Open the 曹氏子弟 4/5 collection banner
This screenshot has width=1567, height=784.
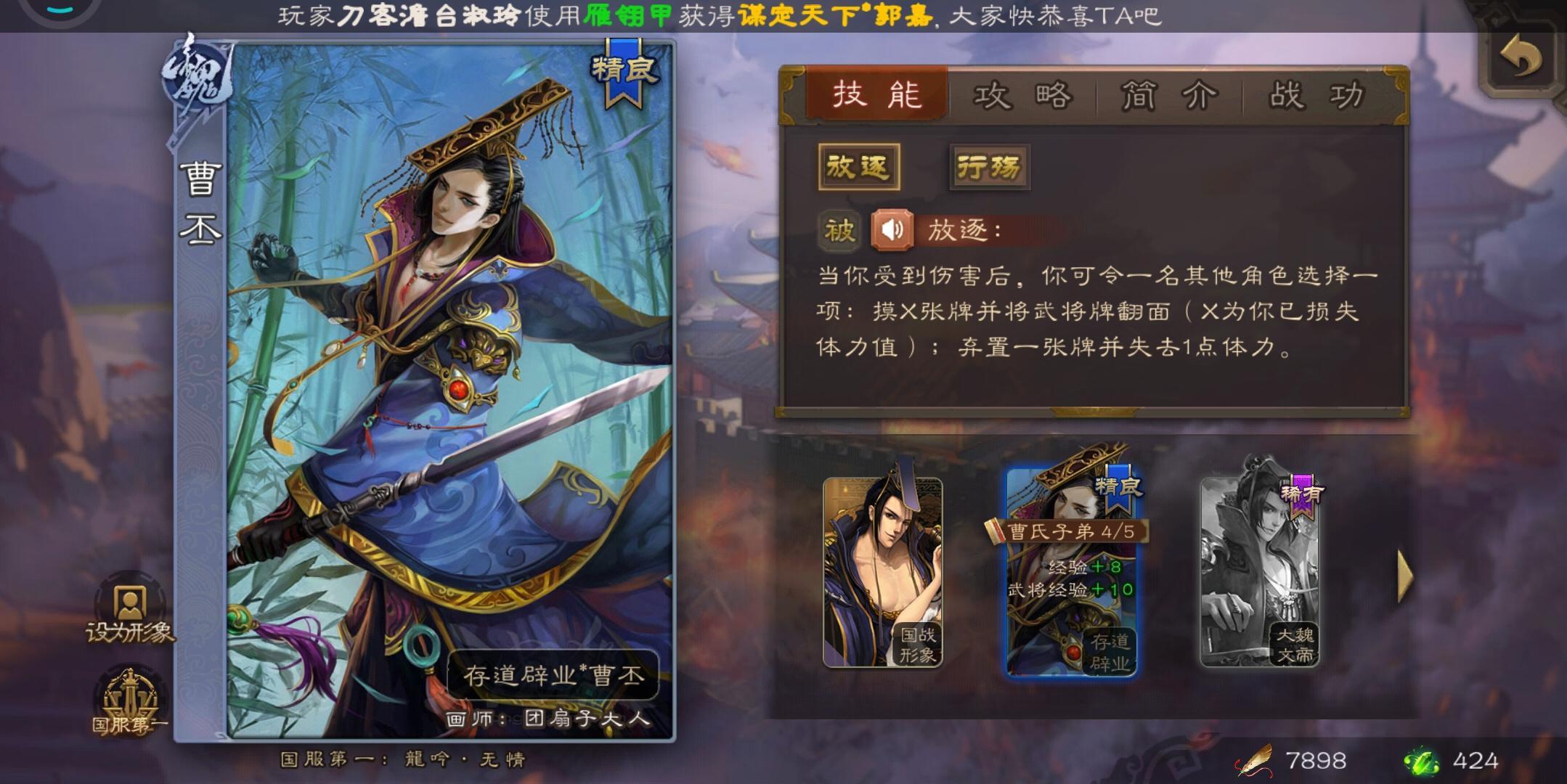[x=1071, y=531]
